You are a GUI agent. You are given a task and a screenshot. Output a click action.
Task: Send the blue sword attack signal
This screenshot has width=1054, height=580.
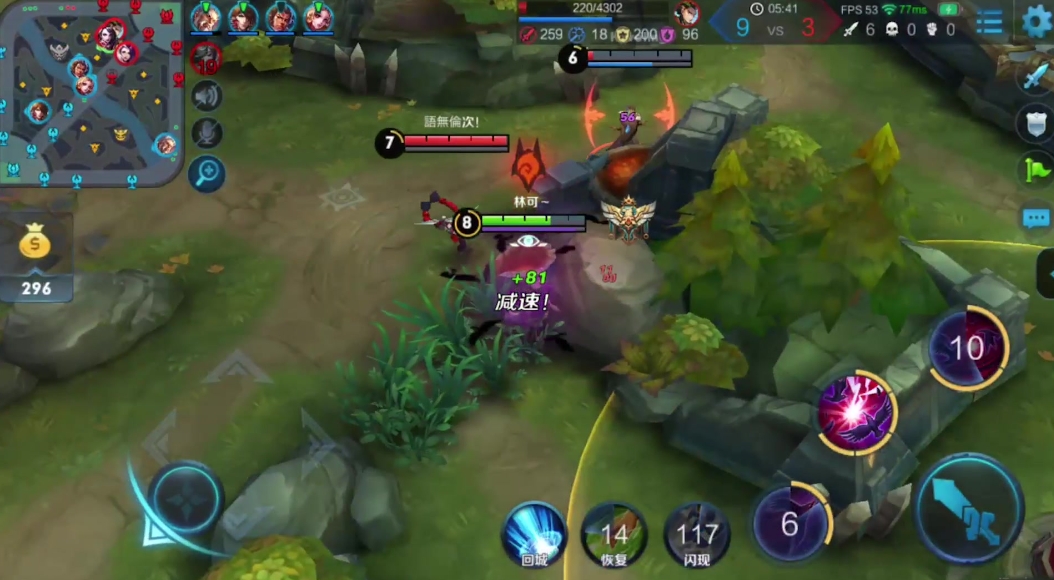click(x=1036, y=76)
